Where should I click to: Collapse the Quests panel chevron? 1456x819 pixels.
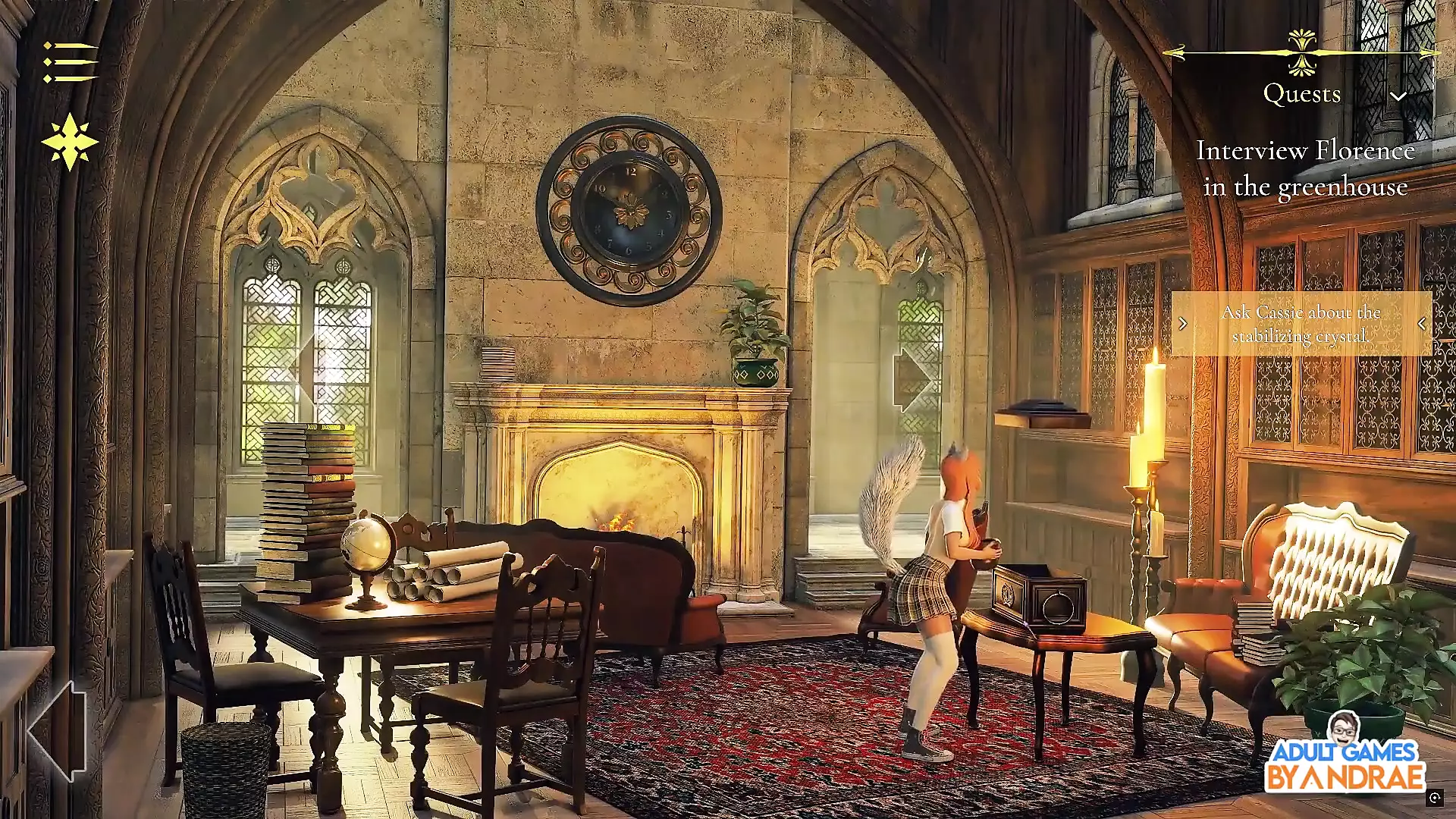pos(1398,96)
